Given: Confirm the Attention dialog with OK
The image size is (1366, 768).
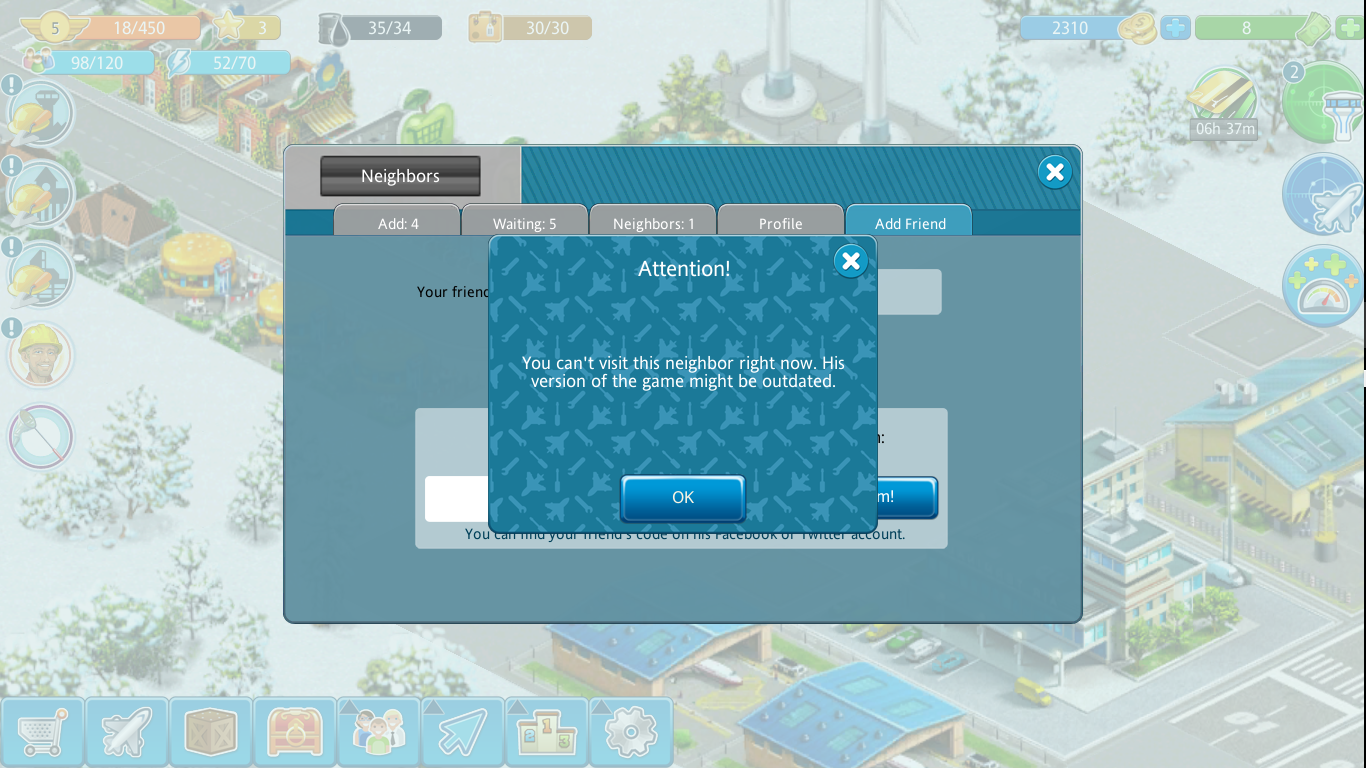Looking at the screenshot, I should pyautogui.click(x=683, y=497).
